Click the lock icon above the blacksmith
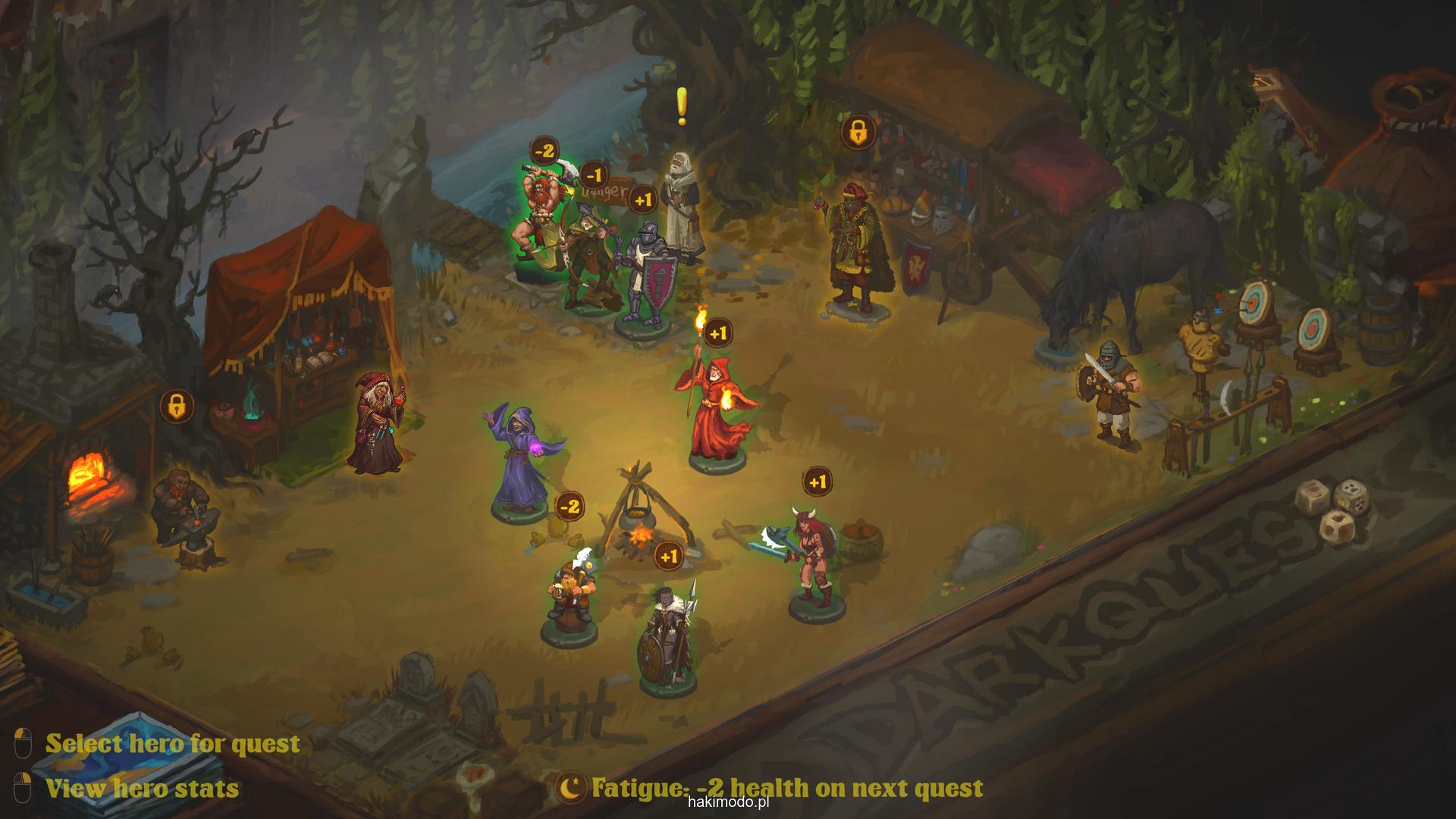 [x=177, y=406]
